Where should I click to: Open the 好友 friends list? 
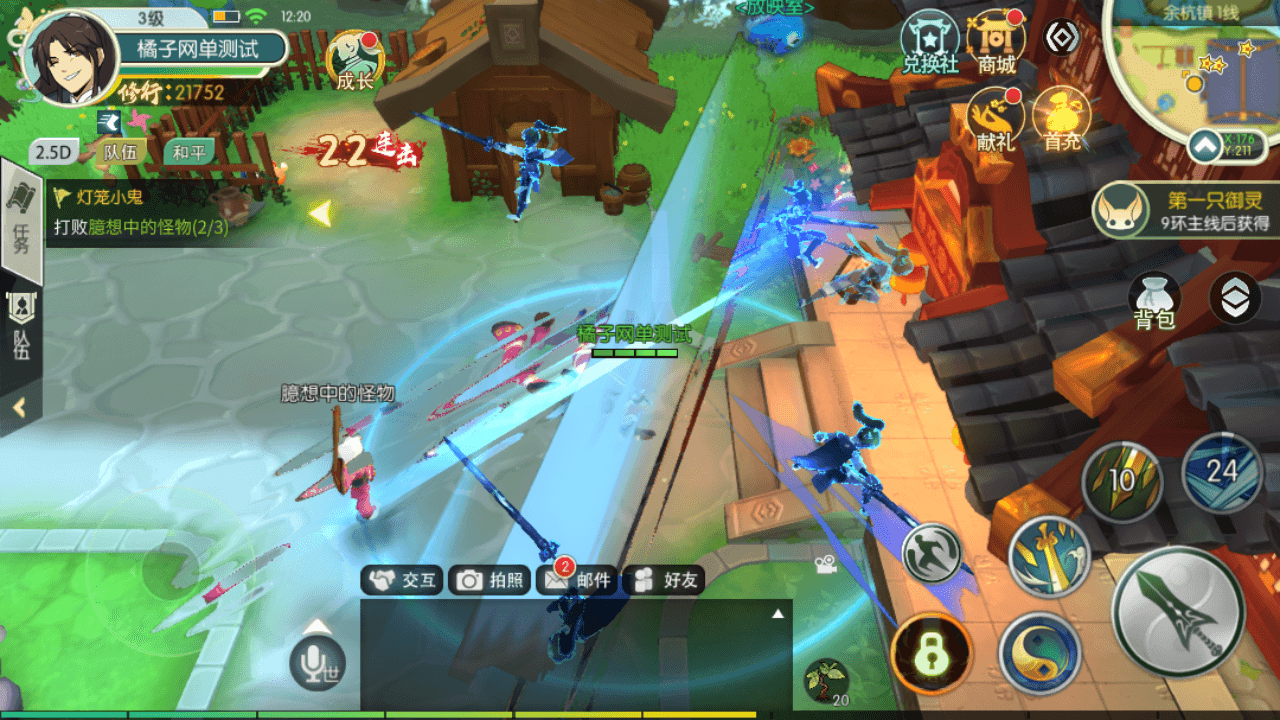tap(664, 580)
